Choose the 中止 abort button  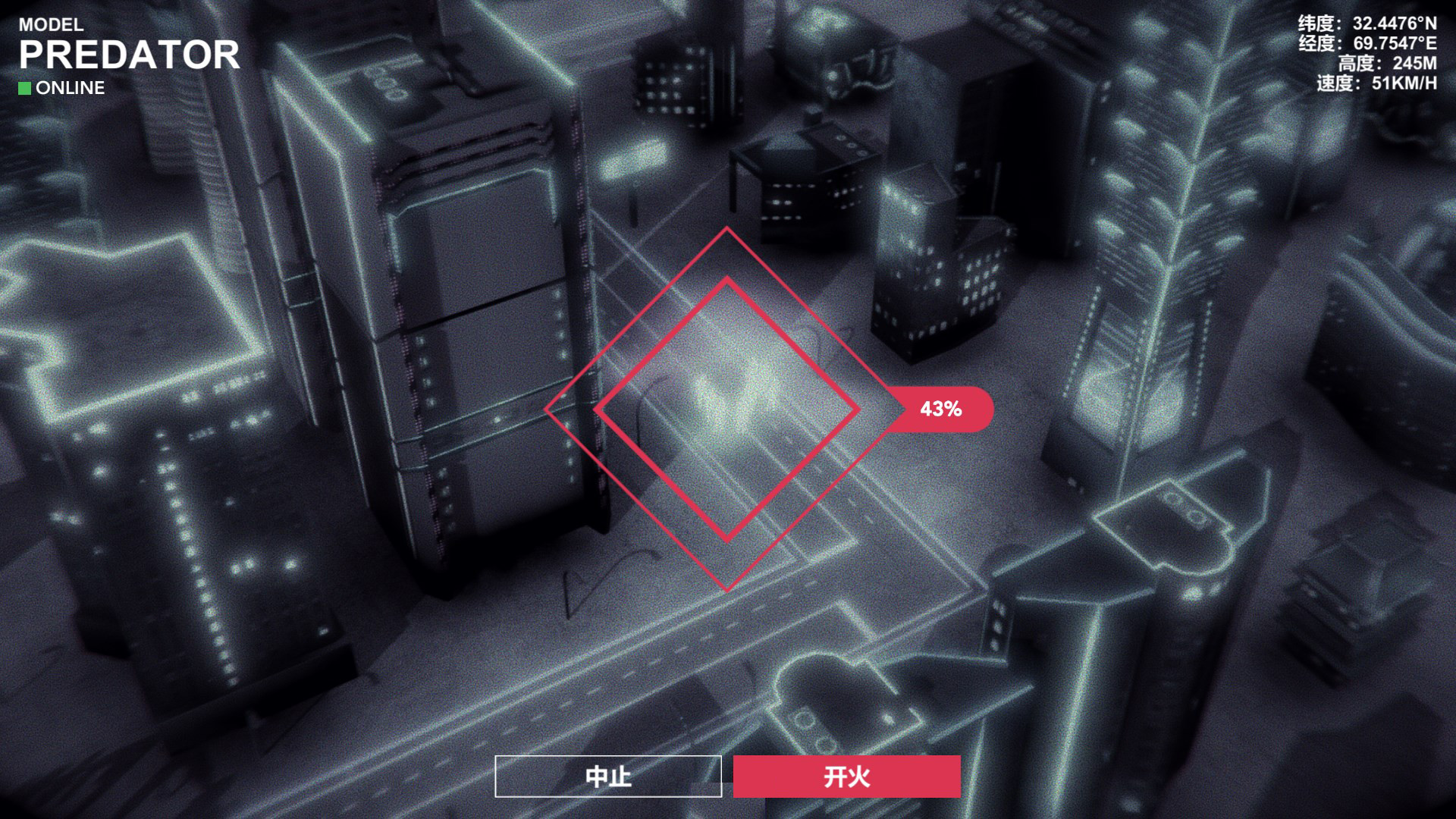coord(608,777)
